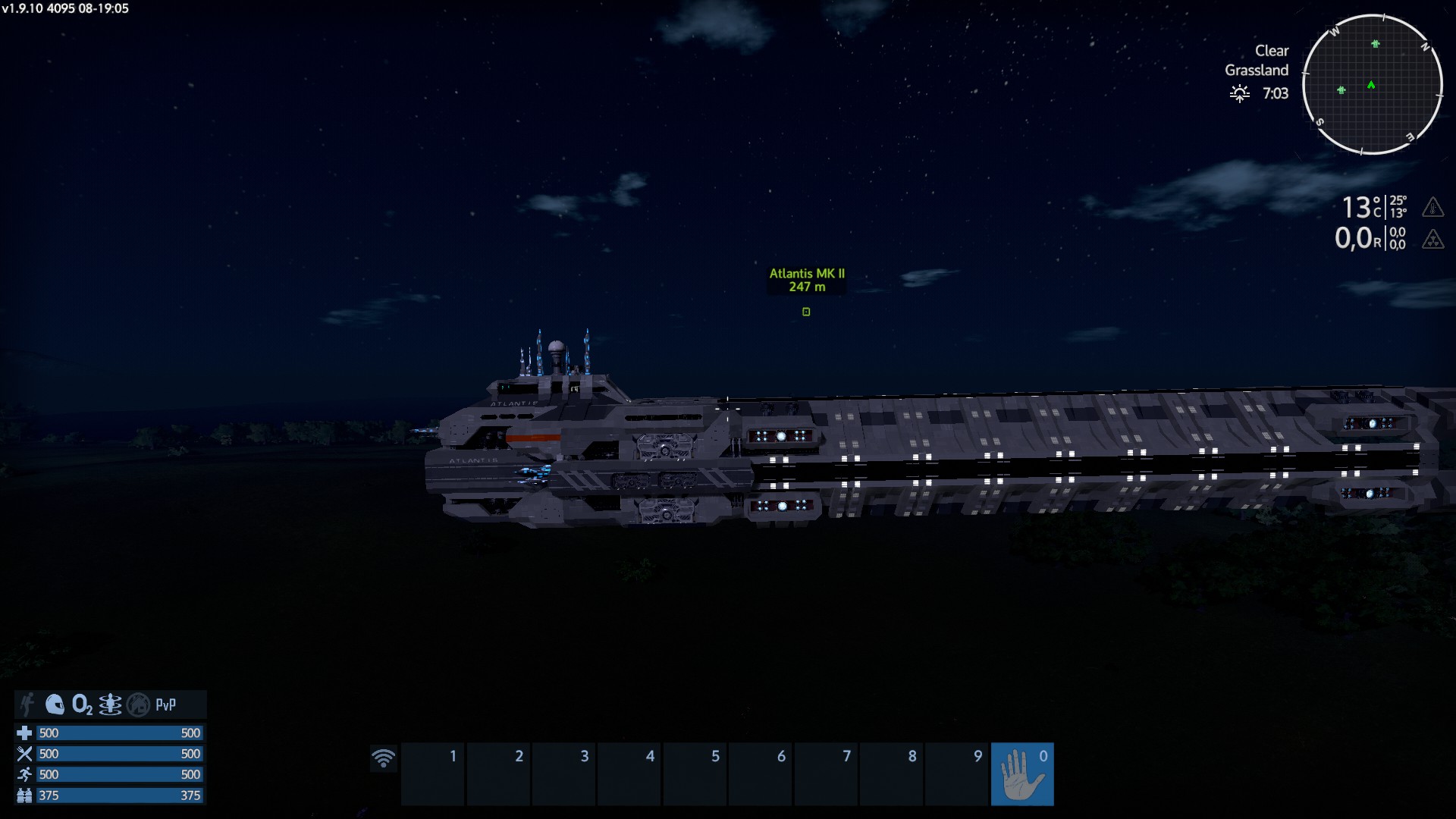Click the figure with rings status icon
The height and width of the screenshot is (819, 1456).
[x=110, y=704]
